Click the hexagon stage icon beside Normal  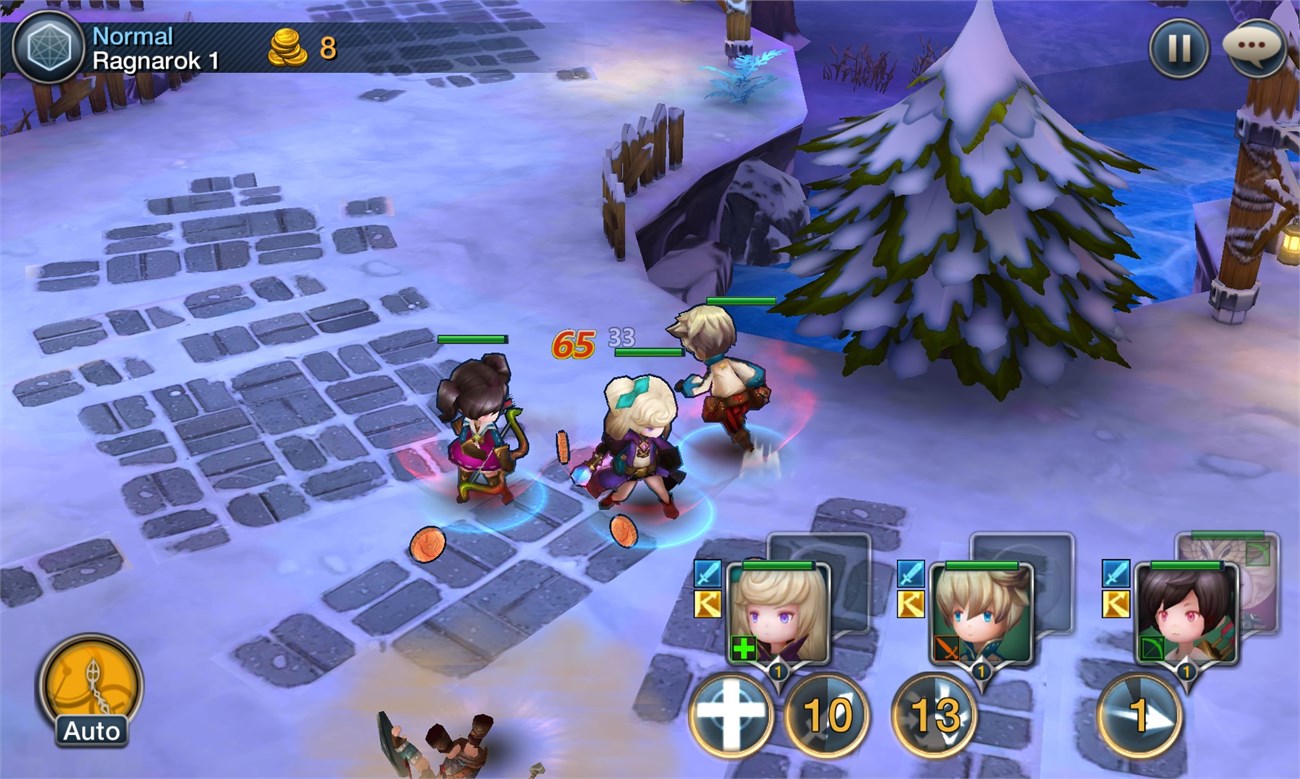(47, 47)
